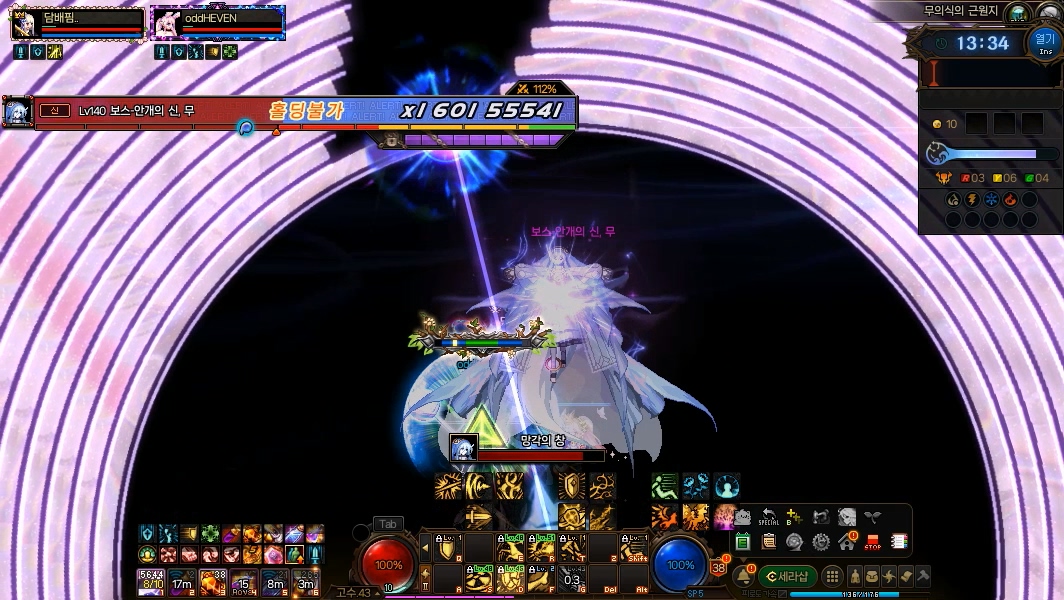
Task: Open the inventory bag icon
Action: point(873,577)
